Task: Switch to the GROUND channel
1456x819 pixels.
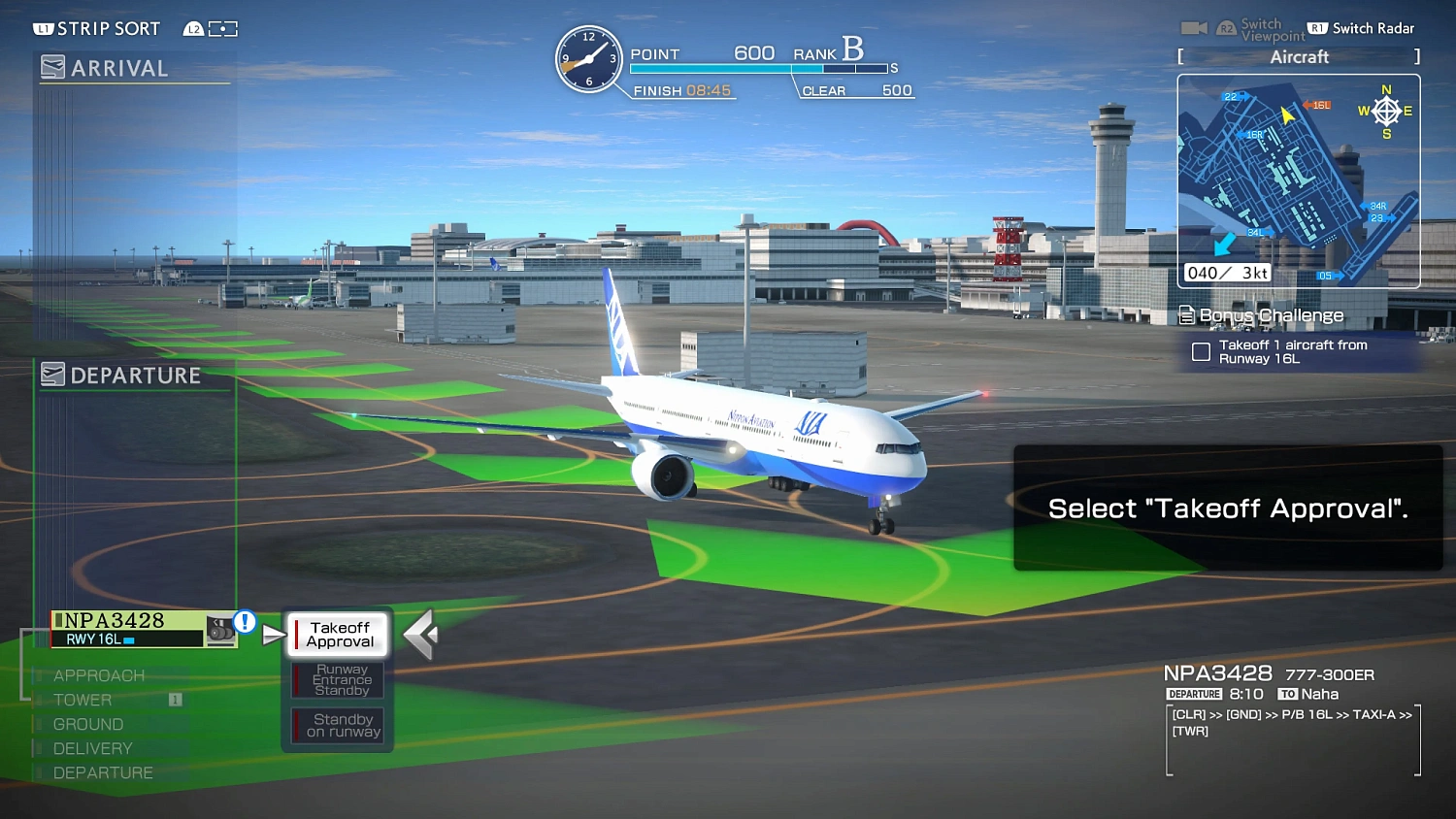Action: [89, 724]
